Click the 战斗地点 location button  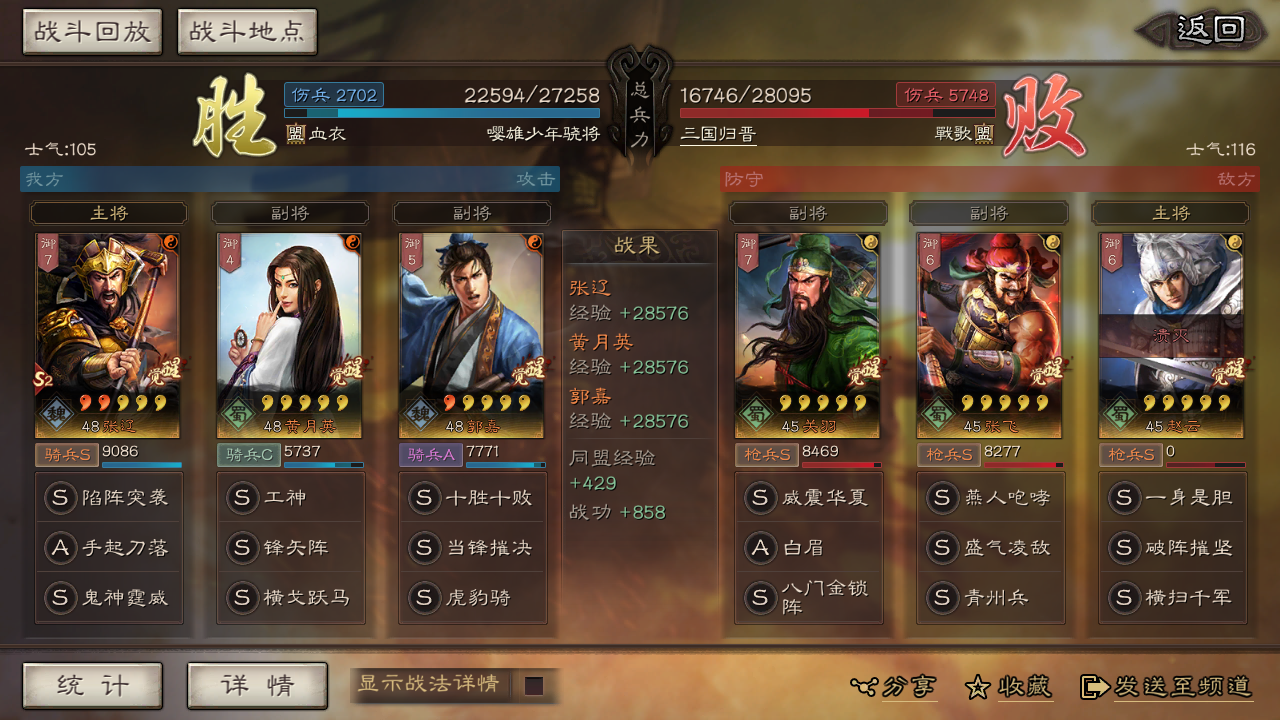(x=247, y=31)
